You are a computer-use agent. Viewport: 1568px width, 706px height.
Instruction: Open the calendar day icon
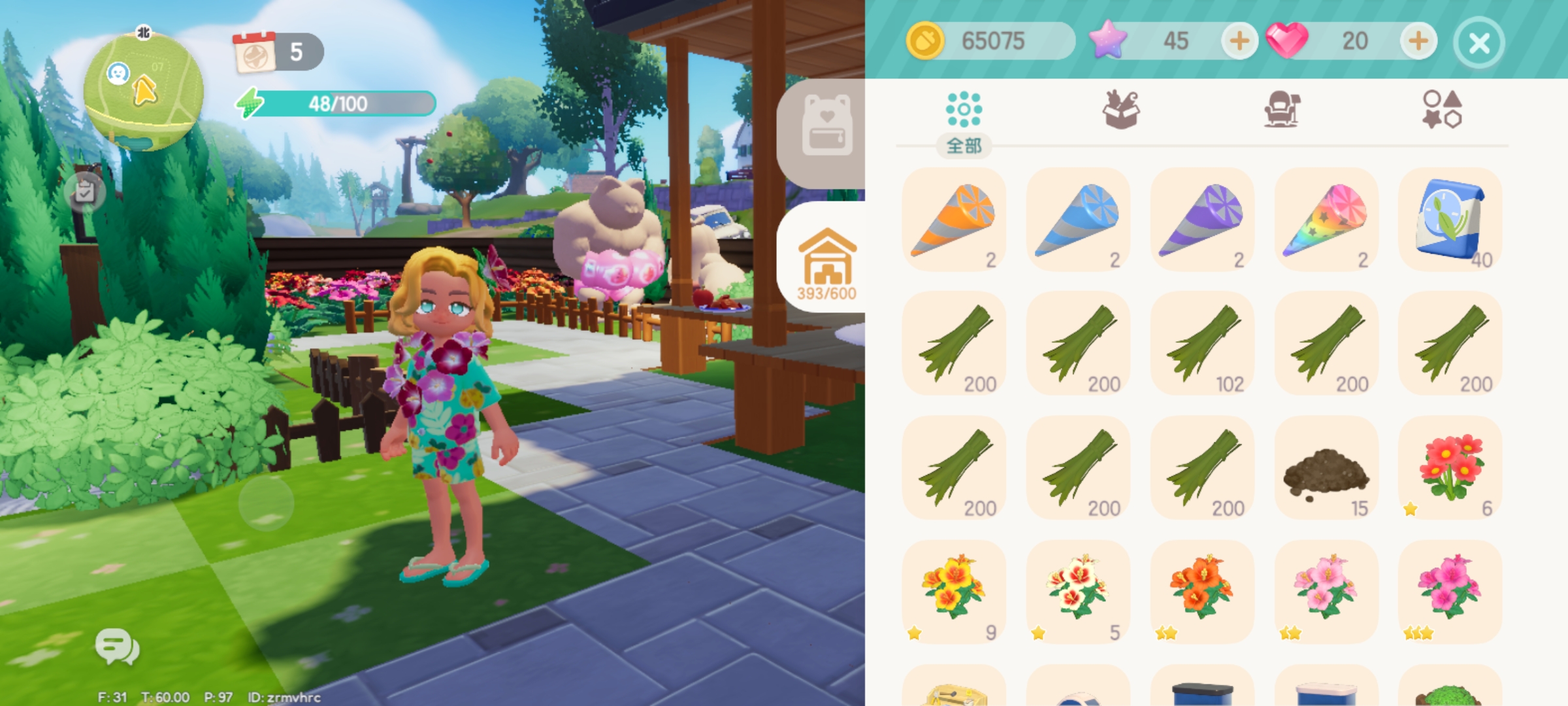coord(255,52)
